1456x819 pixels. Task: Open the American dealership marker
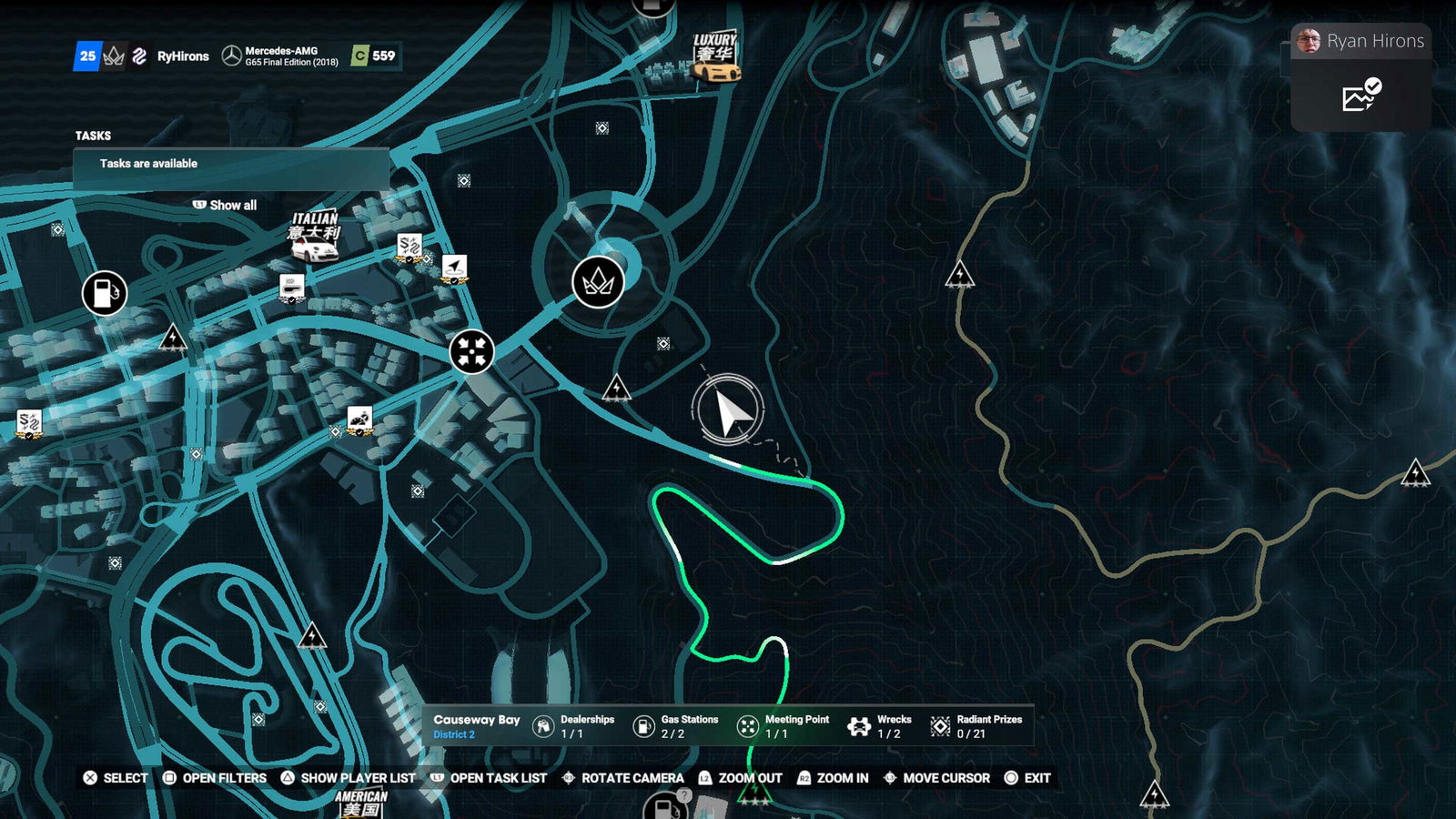click(361, 803)
